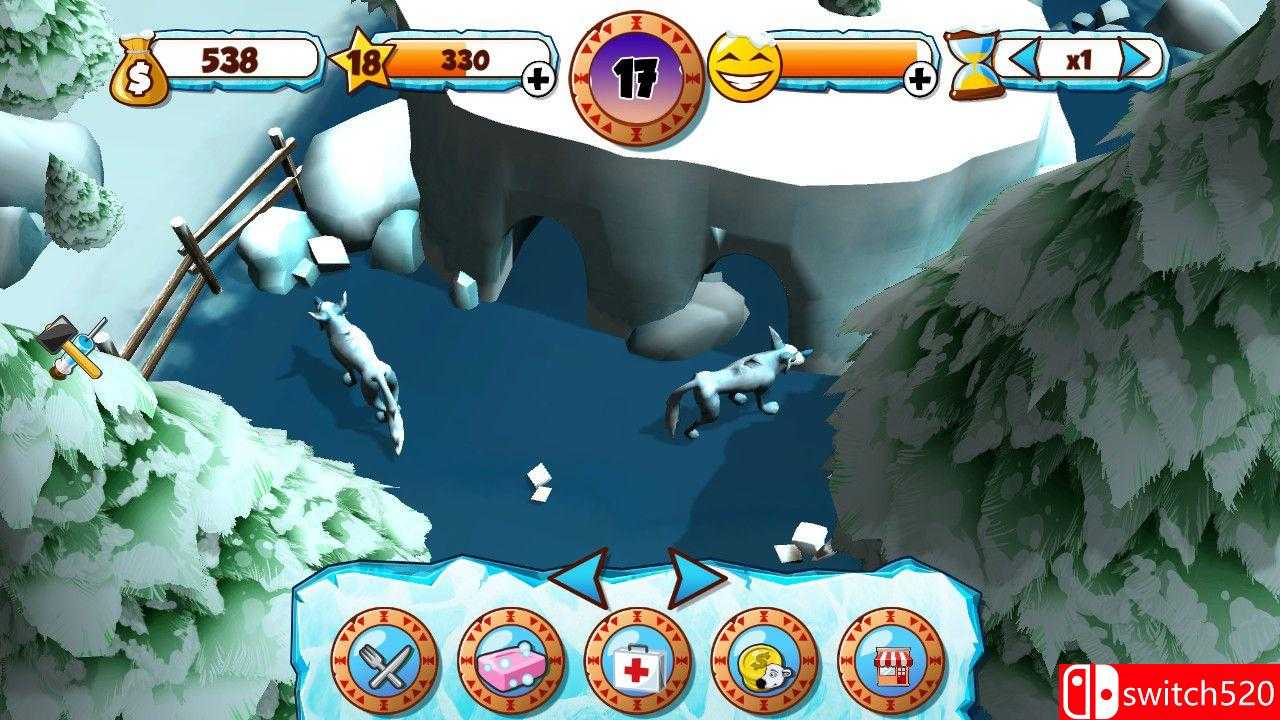Image resolution: width=1280 pixels, height=720 pixels.
Task: Click the x1 speed multiplier label
Action: click(1079, 62)
